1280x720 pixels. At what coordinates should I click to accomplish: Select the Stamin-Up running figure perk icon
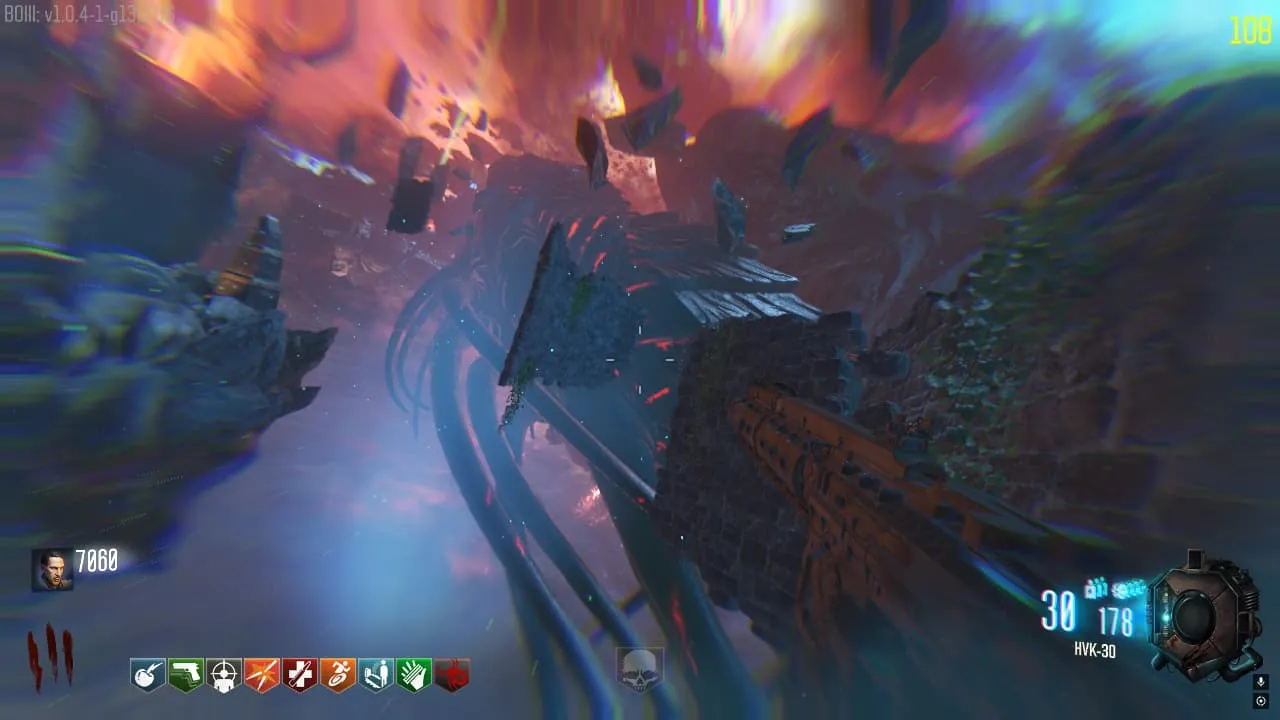point(338,674)
